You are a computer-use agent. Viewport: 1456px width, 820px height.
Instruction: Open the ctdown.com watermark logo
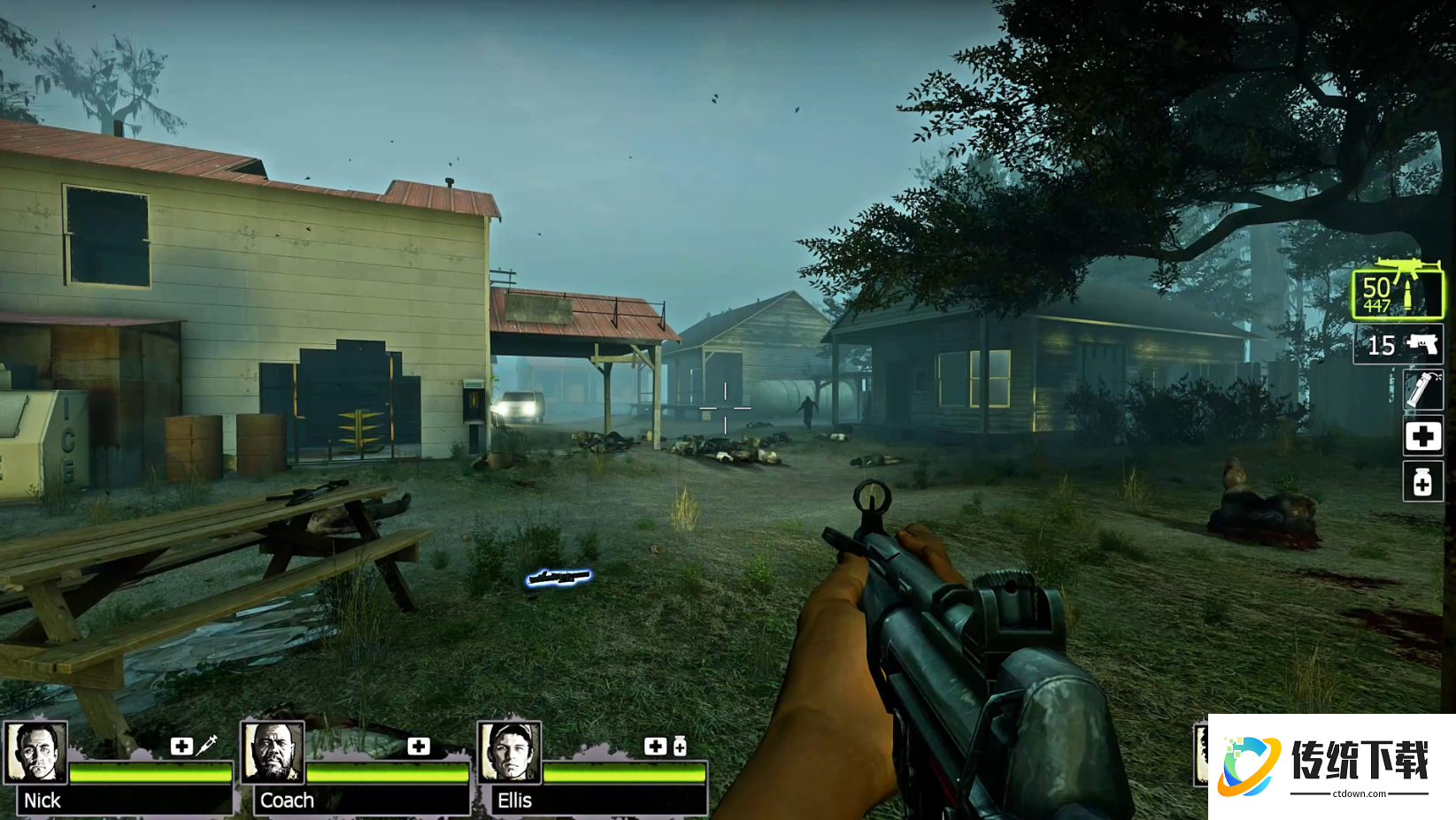(x=1331, y=767)
